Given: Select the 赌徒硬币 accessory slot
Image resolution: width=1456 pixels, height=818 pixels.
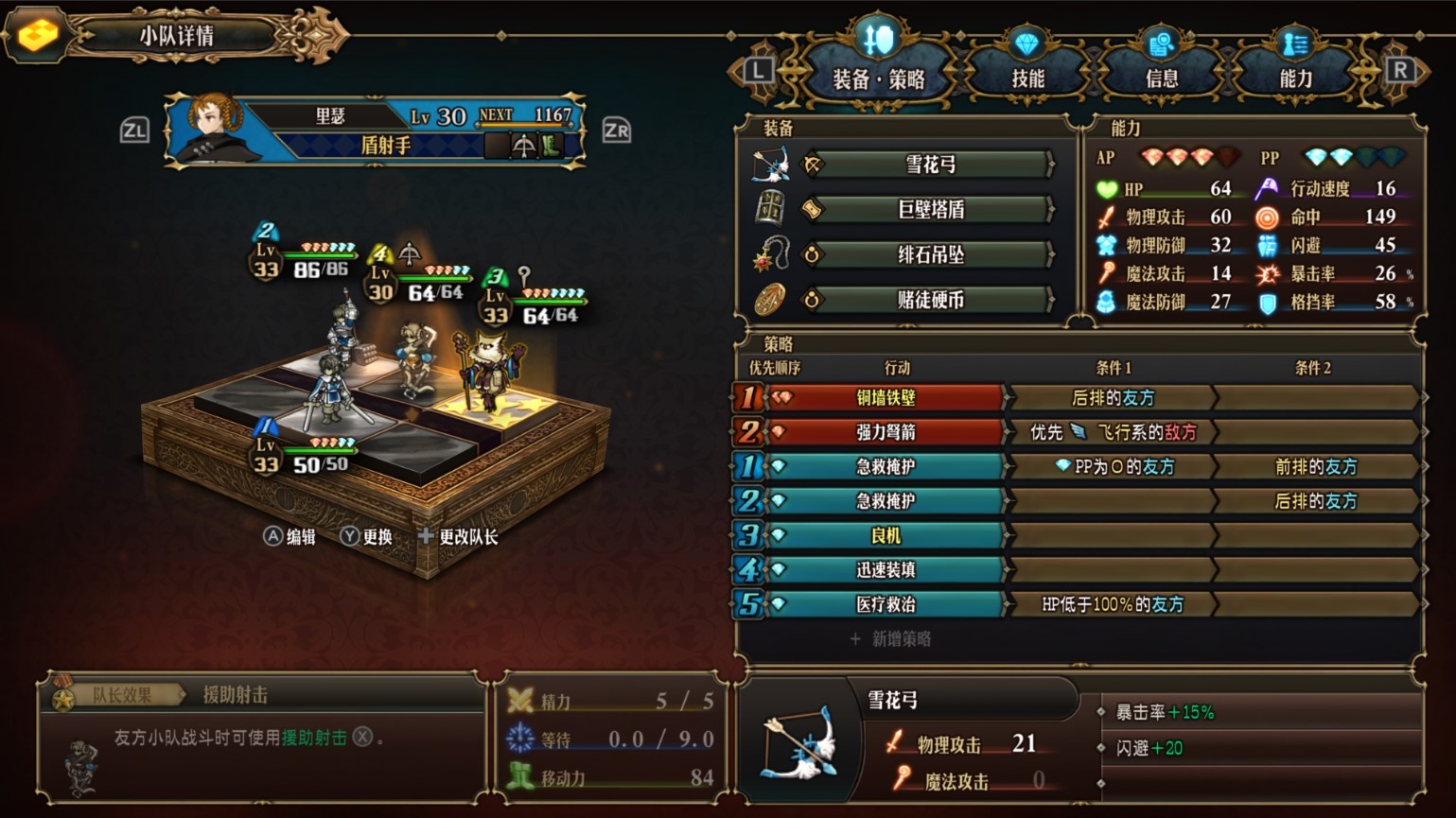Looking at the screenshot, I should click(x=930, y=301).
